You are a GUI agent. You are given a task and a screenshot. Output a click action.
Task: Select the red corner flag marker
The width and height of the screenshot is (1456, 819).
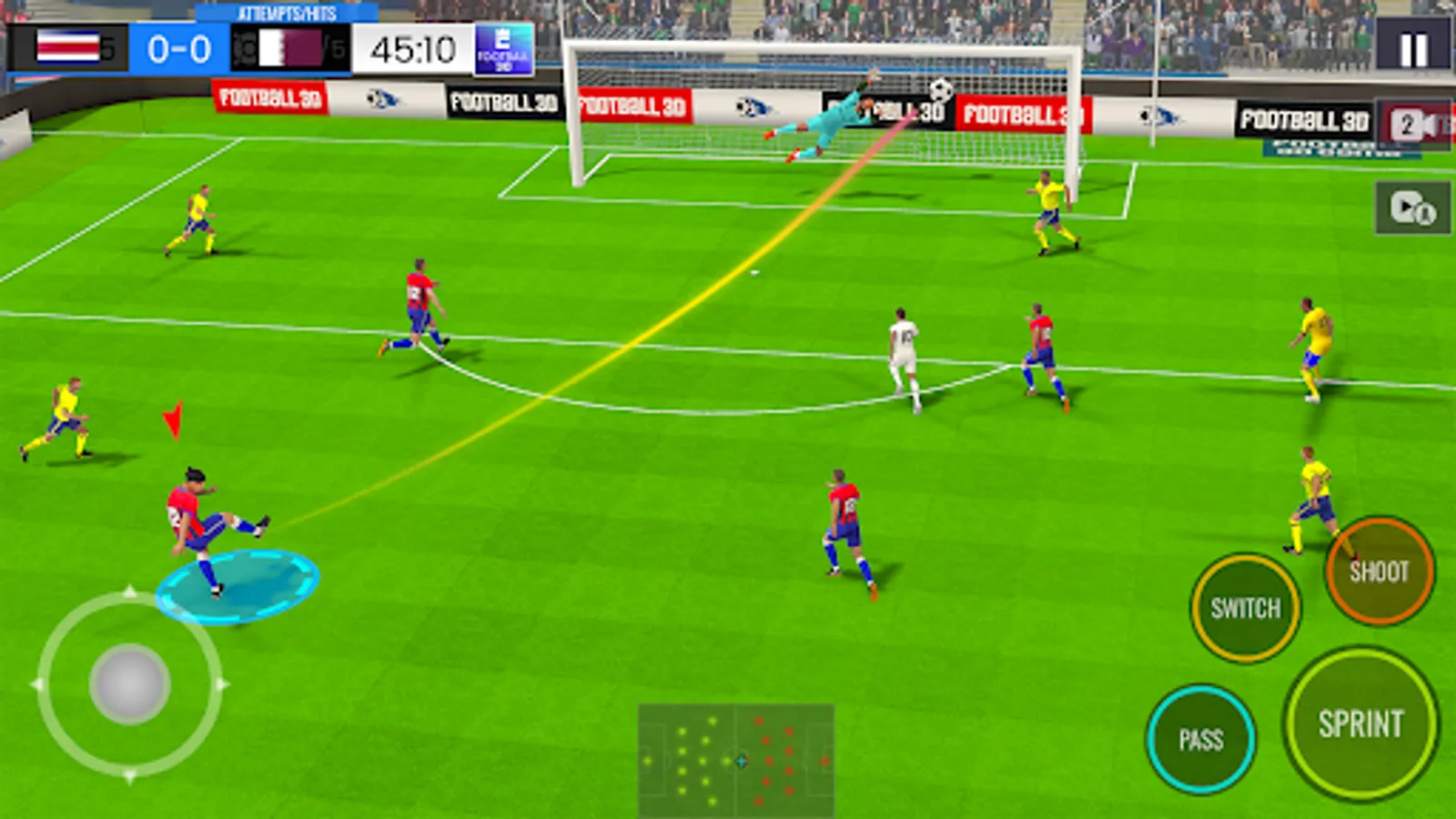point(173,419)
